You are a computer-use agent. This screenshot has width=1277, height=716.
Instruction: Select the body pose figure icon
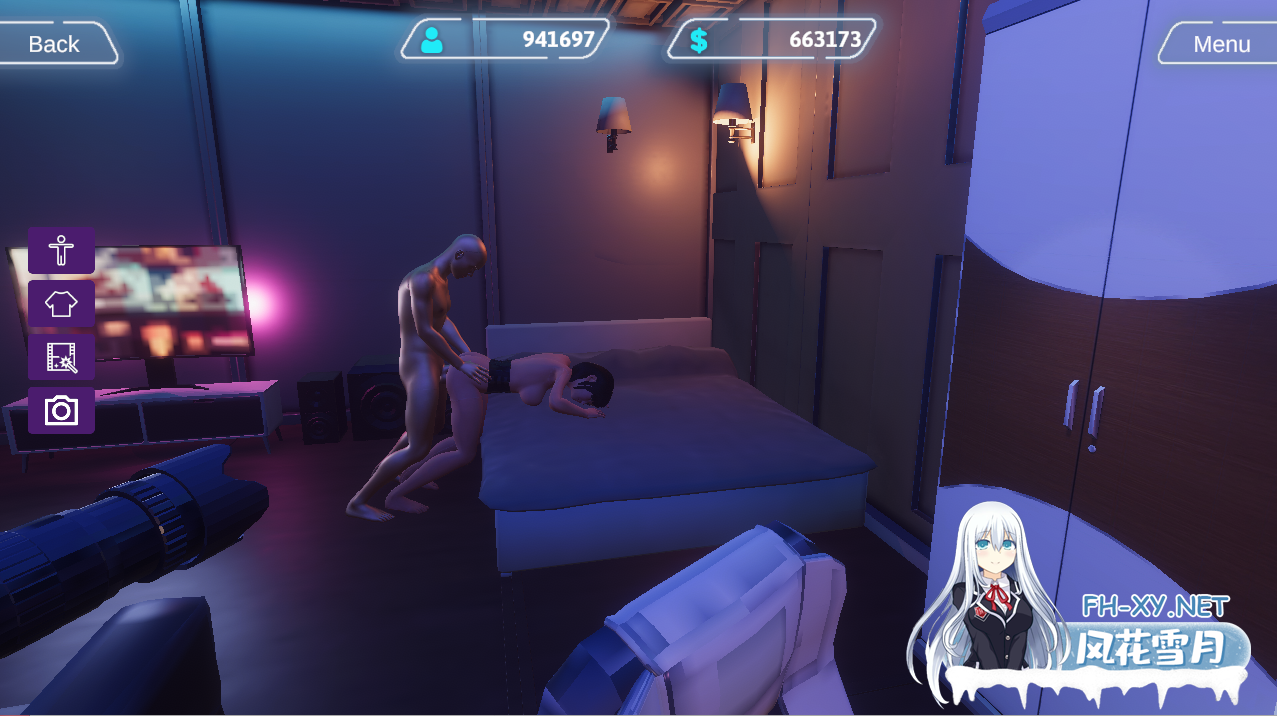click(61, 250)
